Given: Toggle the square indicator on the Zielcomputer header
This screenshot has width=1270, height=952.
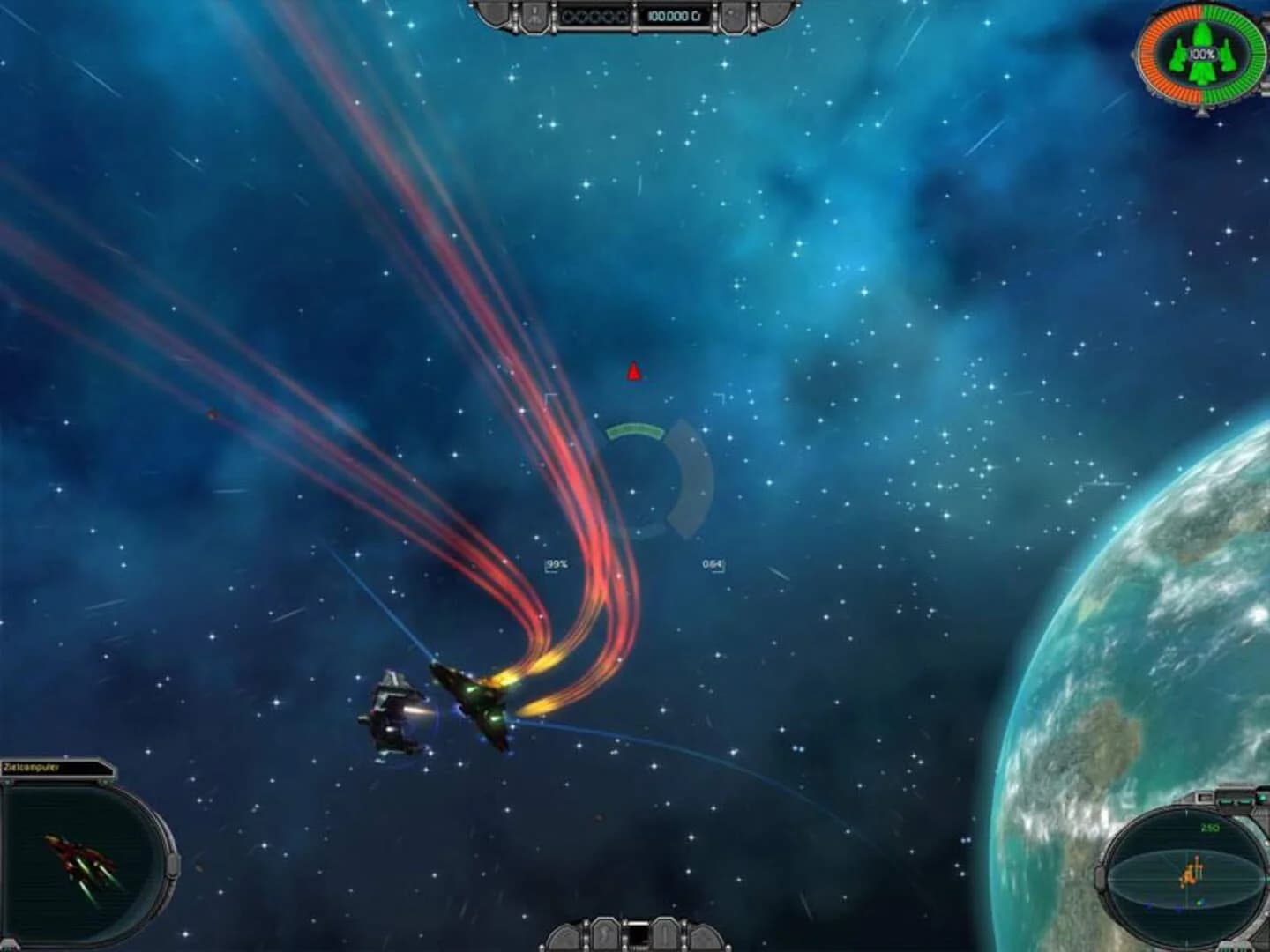Looking at the screenshot, I should pyautogui.click(x=104, y=781).
